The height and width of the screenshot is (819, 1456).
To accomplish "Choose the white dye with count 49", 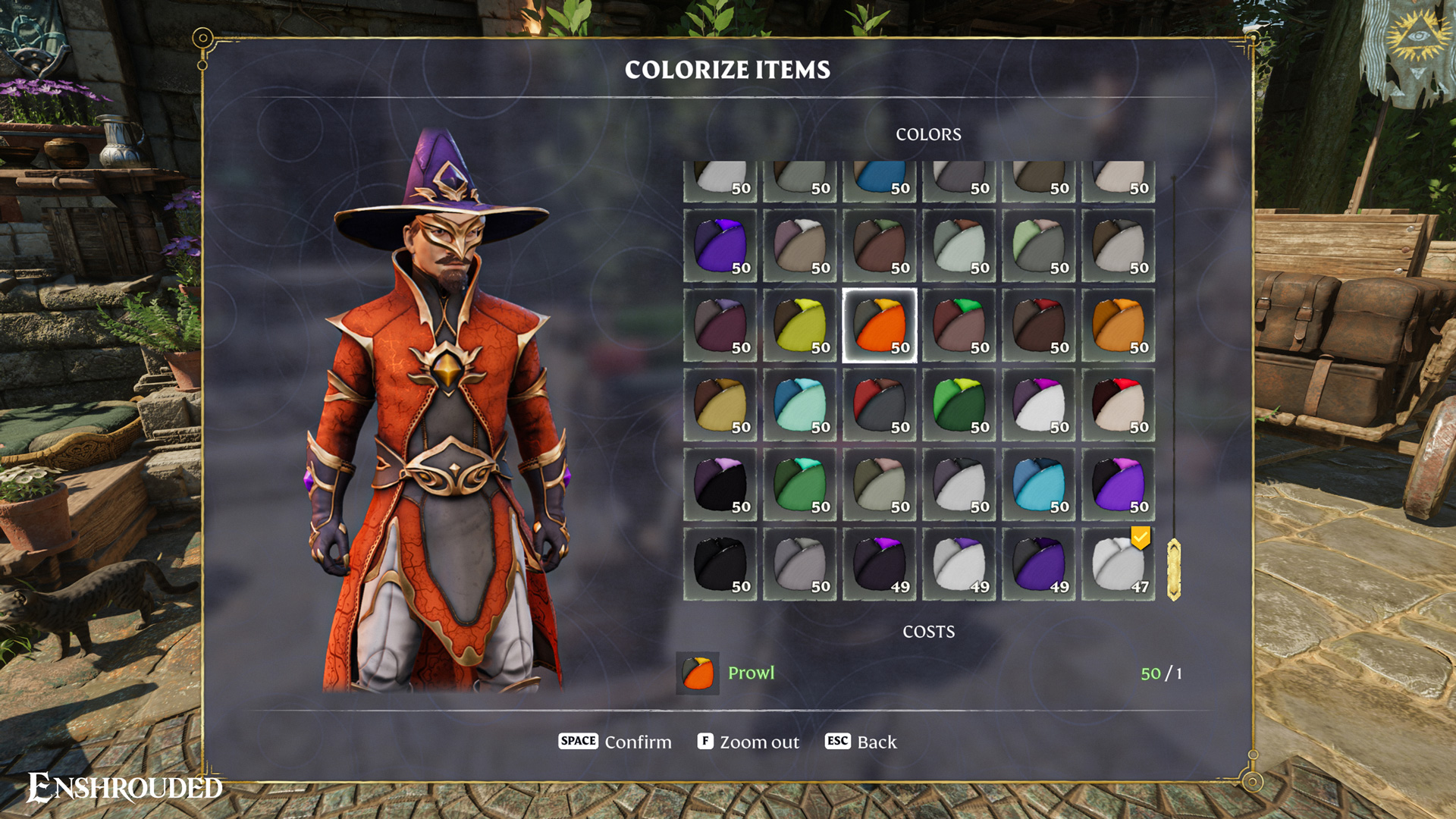I will click(959, 564).
